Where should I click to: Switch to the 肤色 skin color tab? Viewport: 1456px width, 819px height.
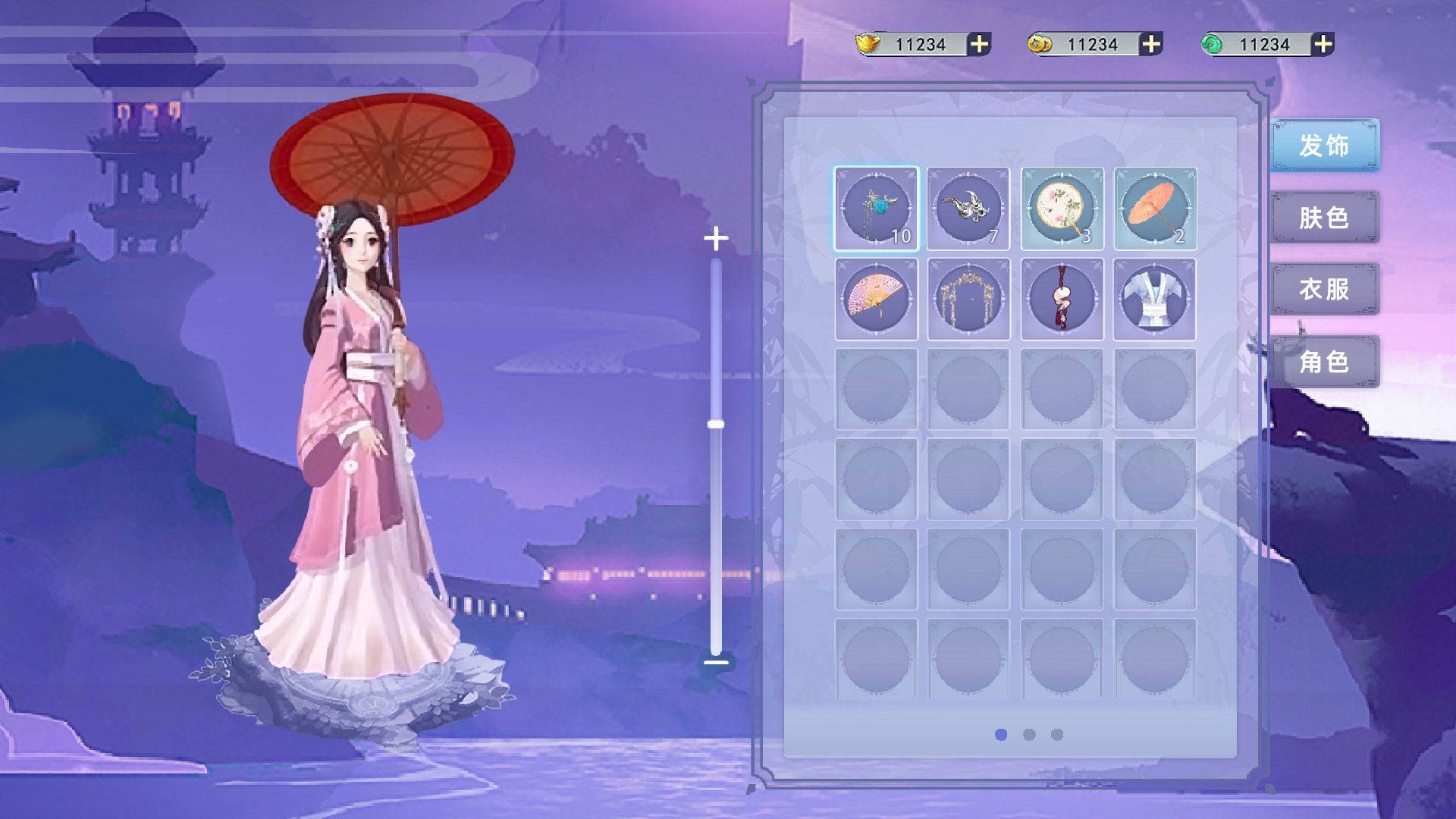1326,219
